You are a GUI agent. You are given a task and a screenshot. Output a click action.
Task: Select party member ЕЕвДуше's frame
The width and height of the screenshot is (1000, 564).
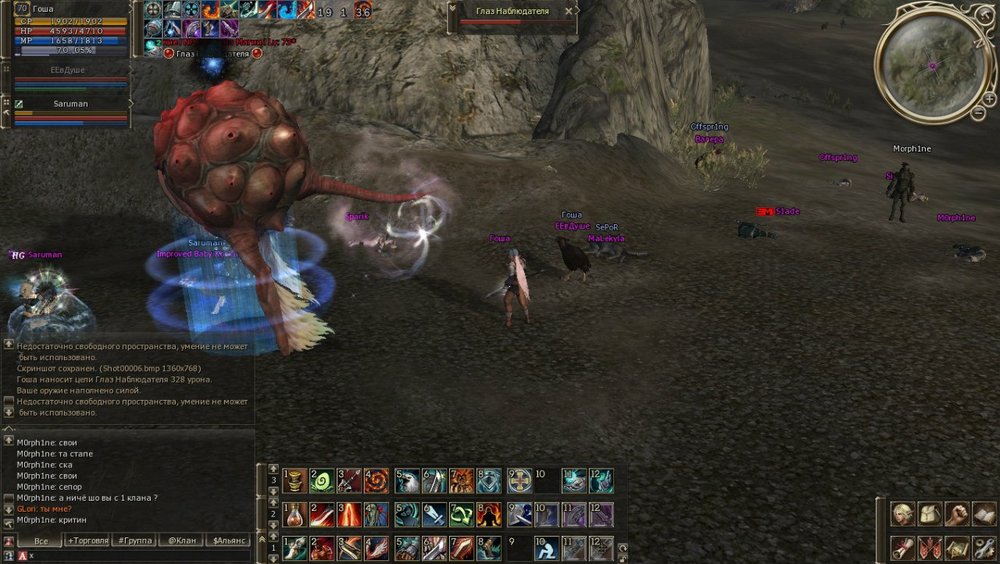[x=70, y=71]
